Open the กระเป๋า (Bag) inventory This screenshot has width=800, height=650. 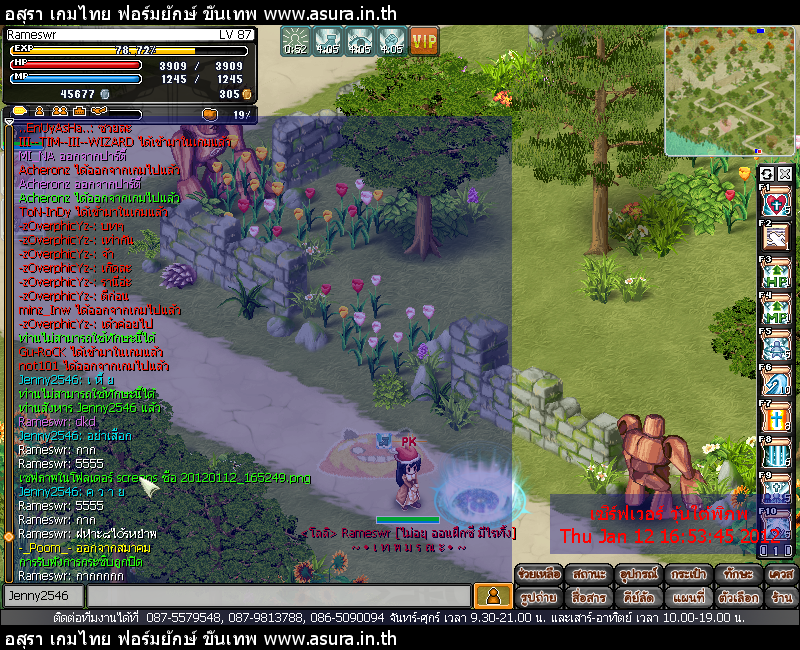[x=689, y=575]
